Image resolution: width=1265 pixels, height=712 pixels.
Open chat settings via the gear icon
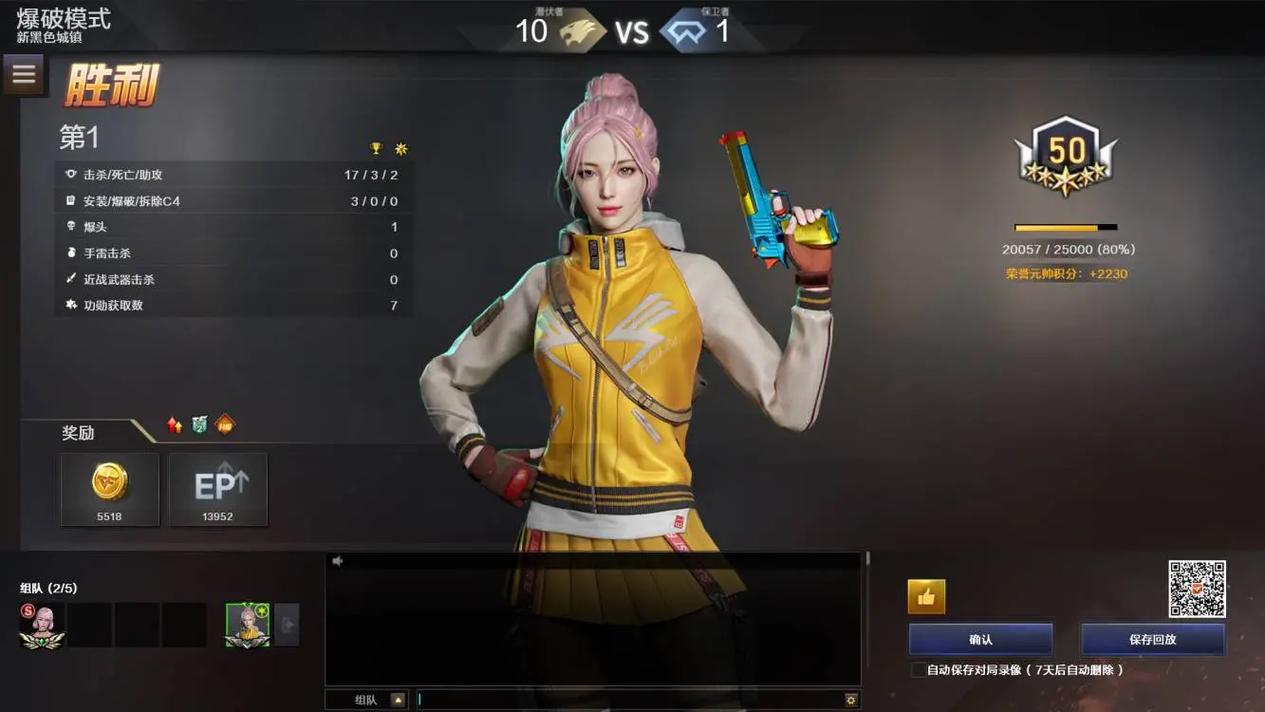click(x=851, y=700)
